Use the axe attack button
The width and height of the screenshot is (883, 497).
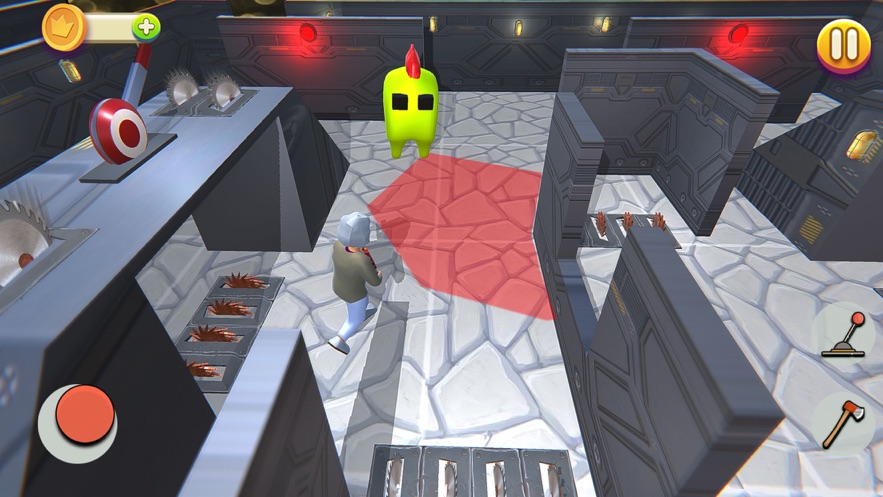click(841, 423)
